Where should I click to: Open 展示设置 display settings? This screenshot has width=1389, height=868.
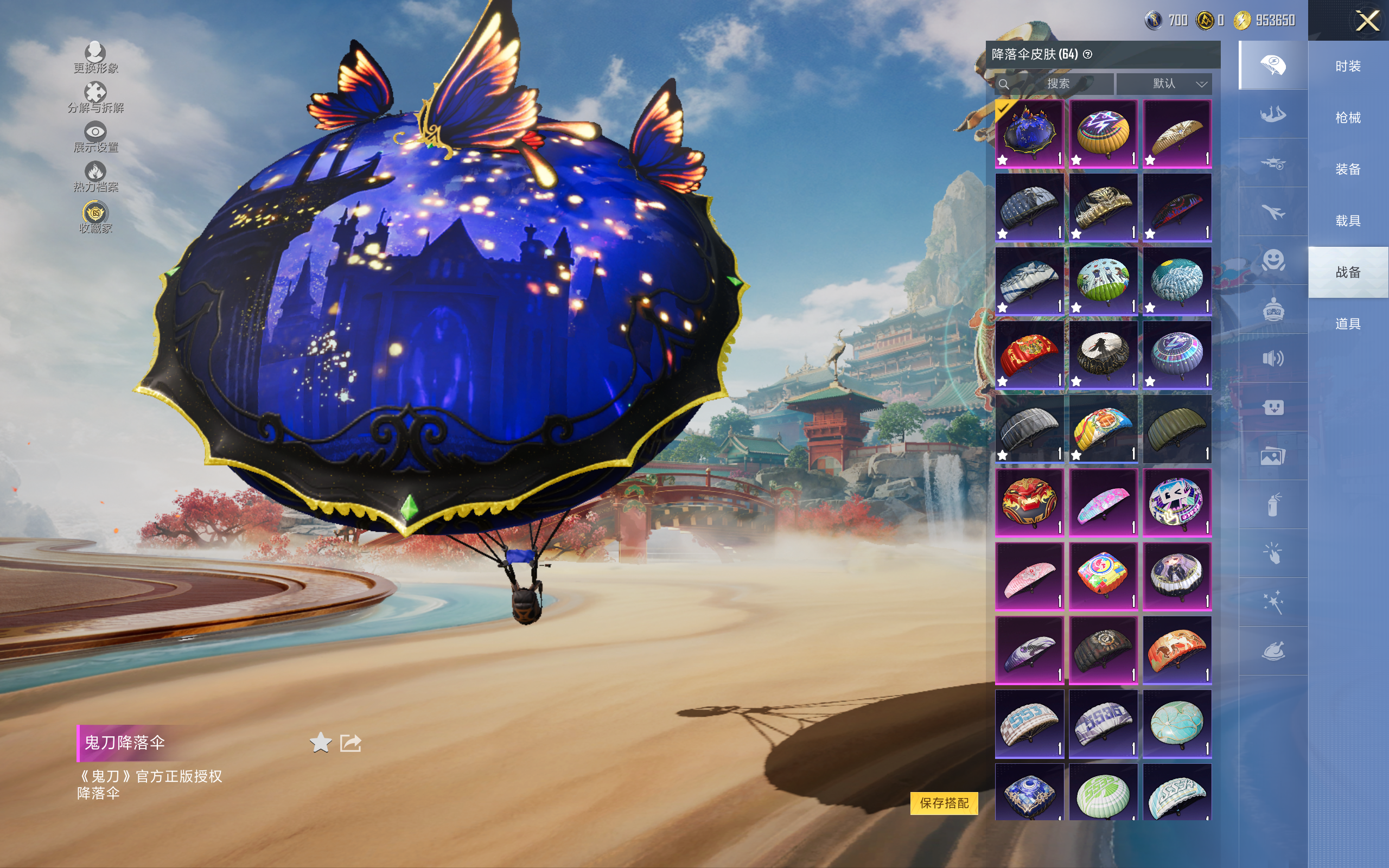tap(95, 137)
